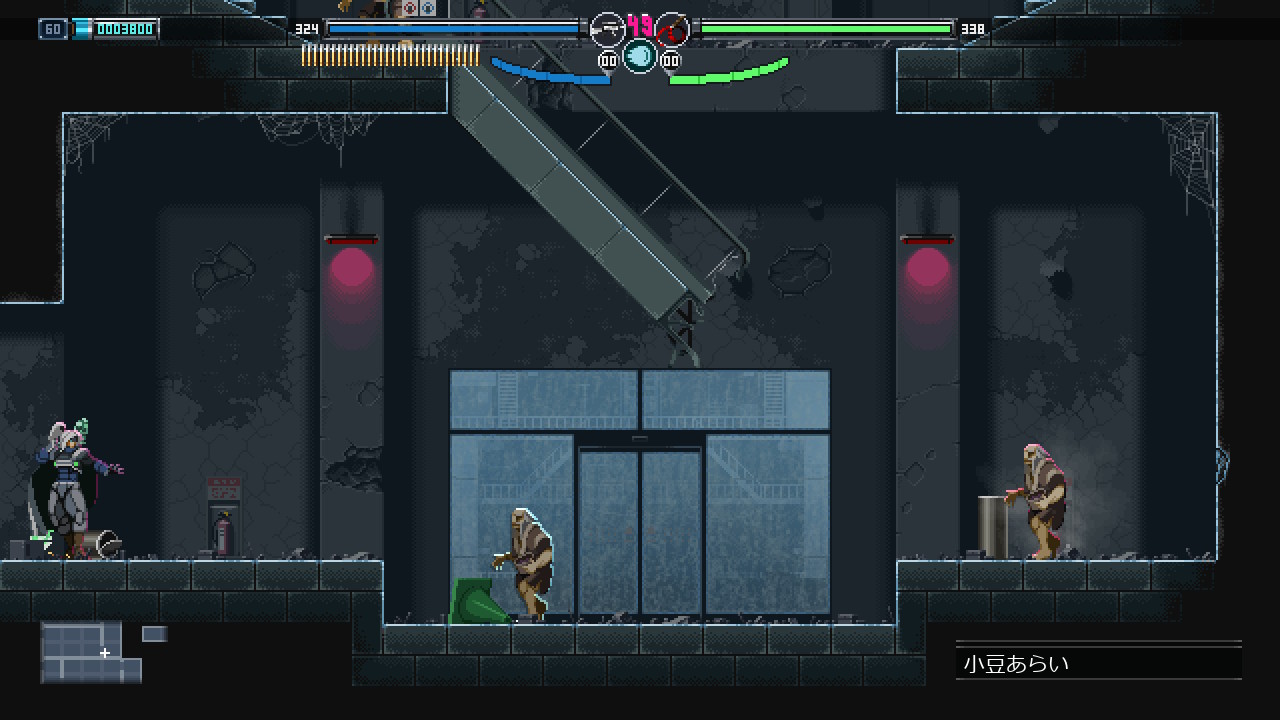Image resolution: width=1280 pixels, height=720 pixels.
Task: Select the rifle weapon icon
Action: click(x=607, y=30)
